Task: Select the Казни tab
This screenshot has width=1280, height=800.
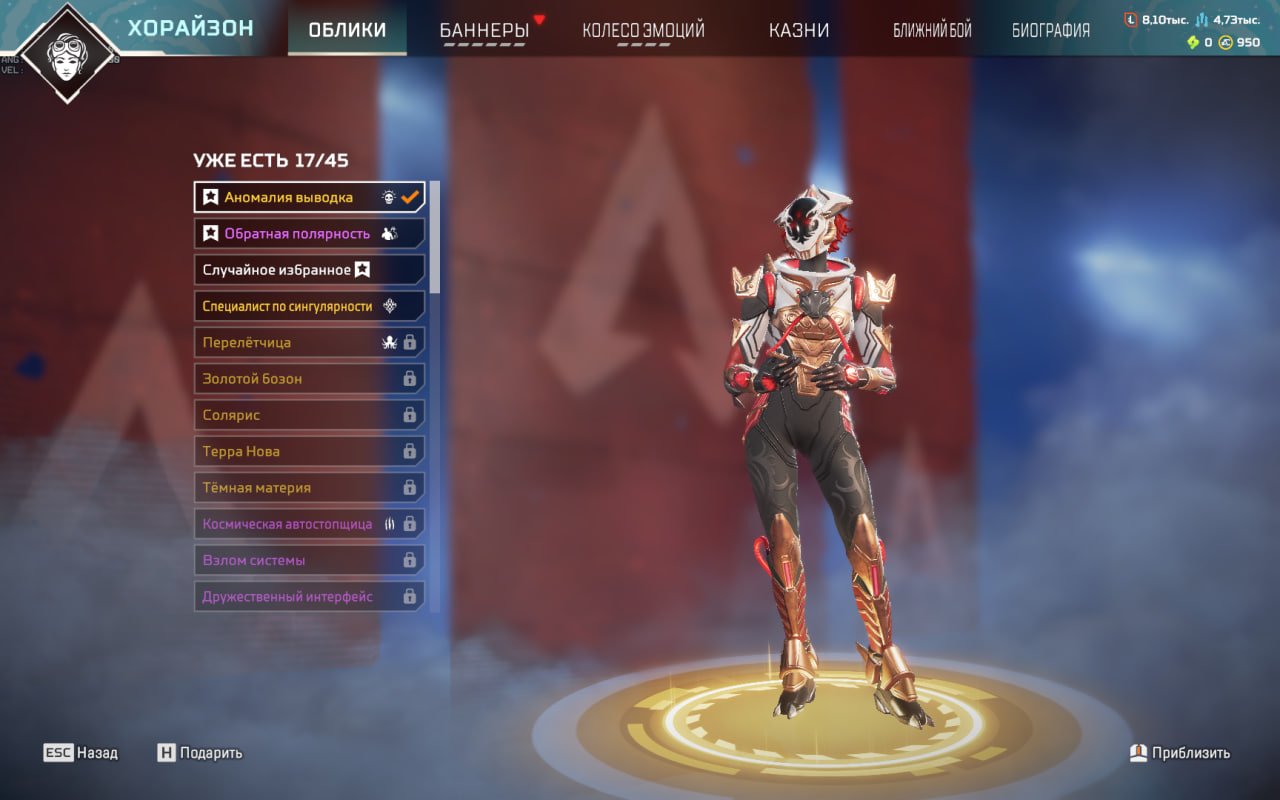Action: coord(798,30)
